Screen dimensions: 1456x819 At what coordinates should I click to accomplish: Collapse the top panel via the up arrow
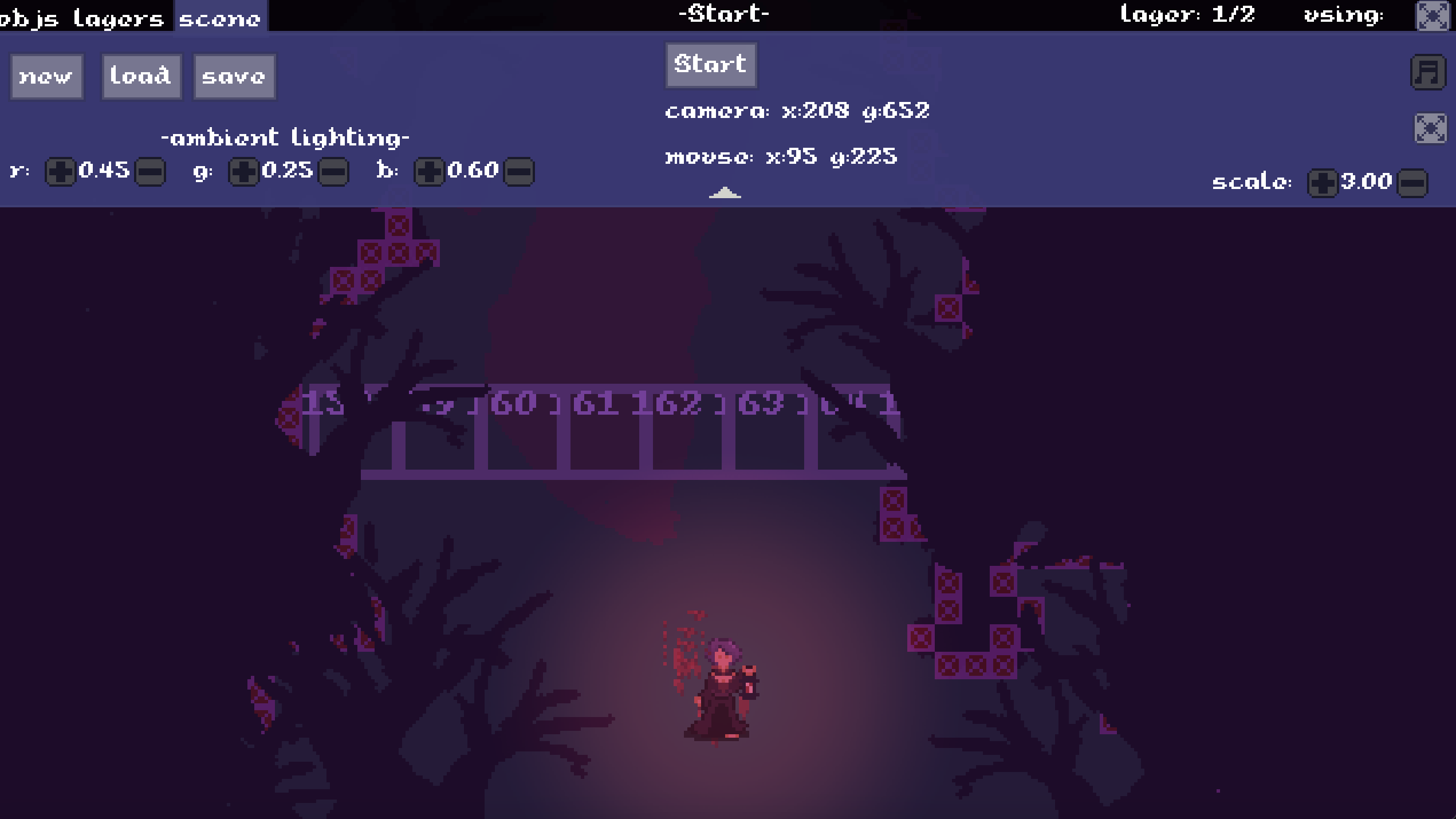tap(725, 194)
